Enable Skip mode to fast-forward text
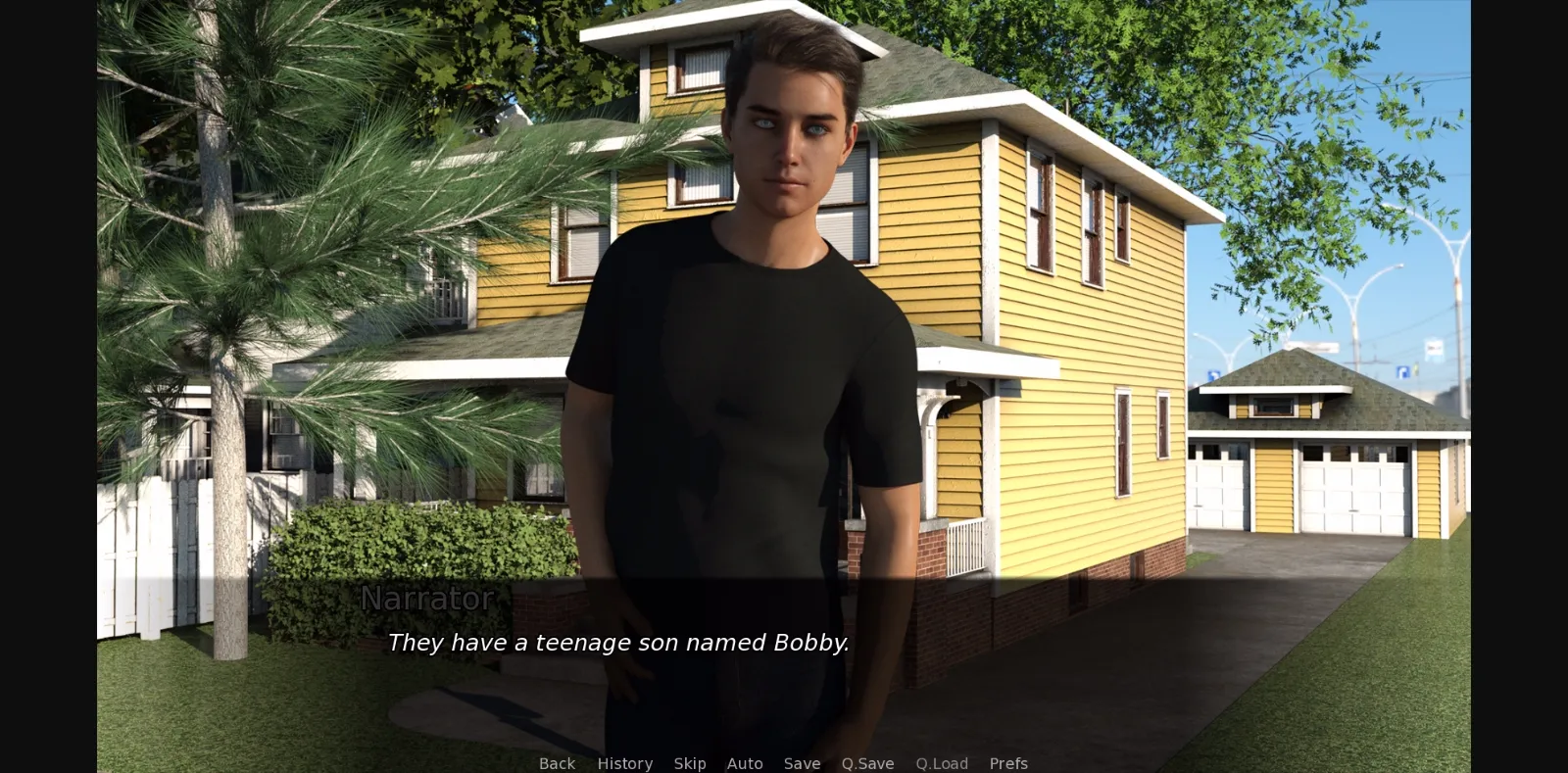This screenshot has height=773, width=1568. 690,763
